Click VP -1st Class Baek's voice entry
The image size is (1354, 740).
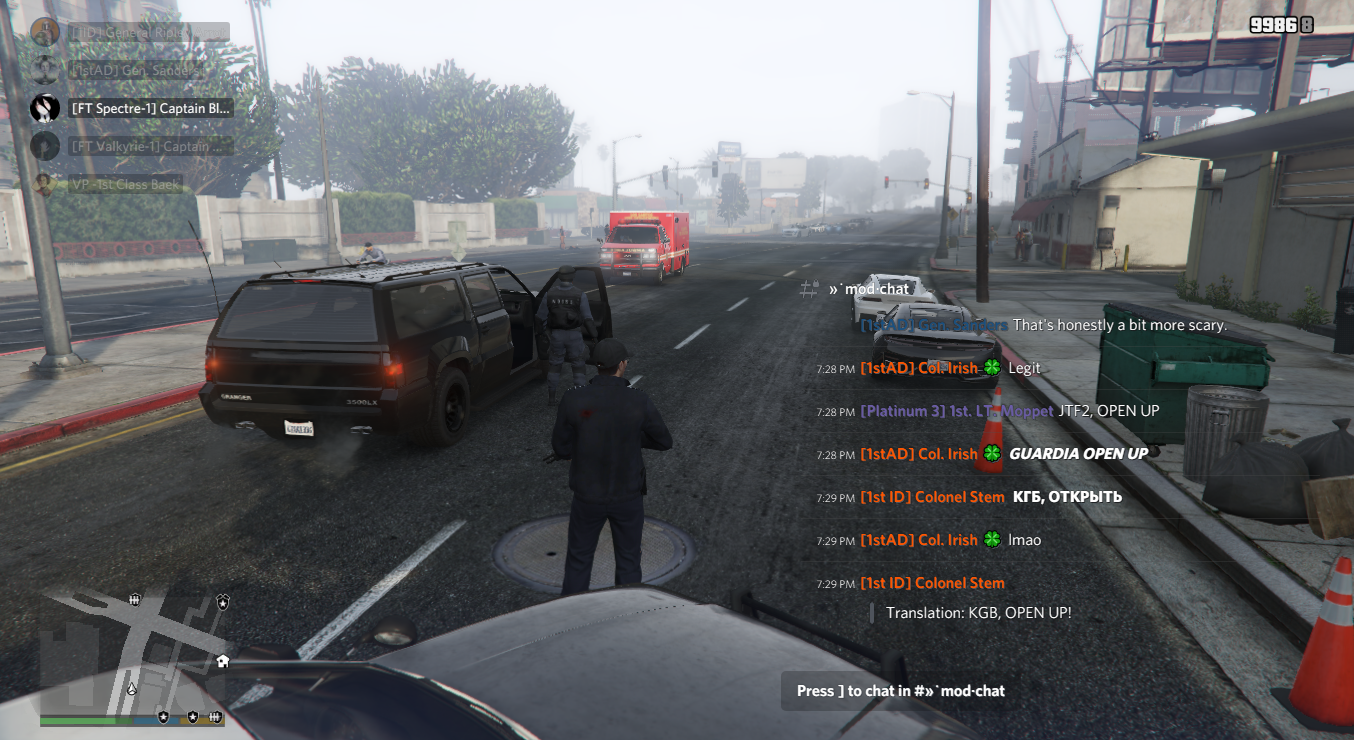[125, 184]
